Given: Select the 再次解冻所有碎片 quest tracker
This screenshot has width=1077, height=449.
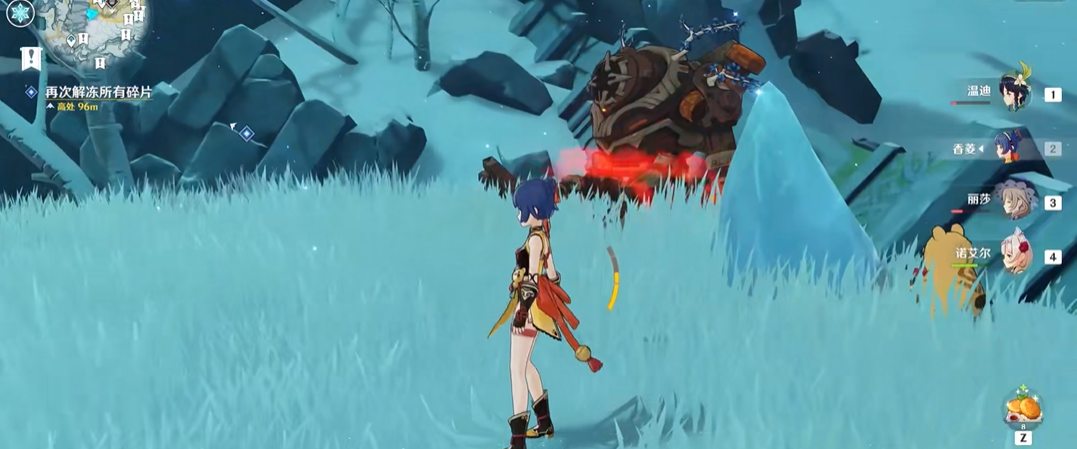Looking at the screenshot, I should (98, 92).
